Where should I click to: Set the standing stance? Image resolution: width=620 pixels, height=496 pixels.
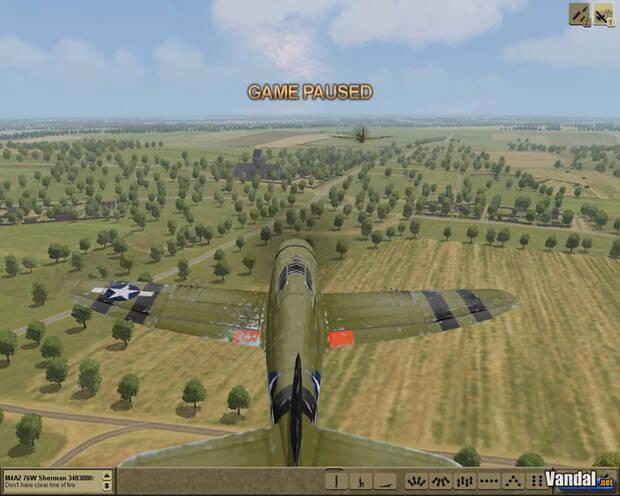(338, 482)
